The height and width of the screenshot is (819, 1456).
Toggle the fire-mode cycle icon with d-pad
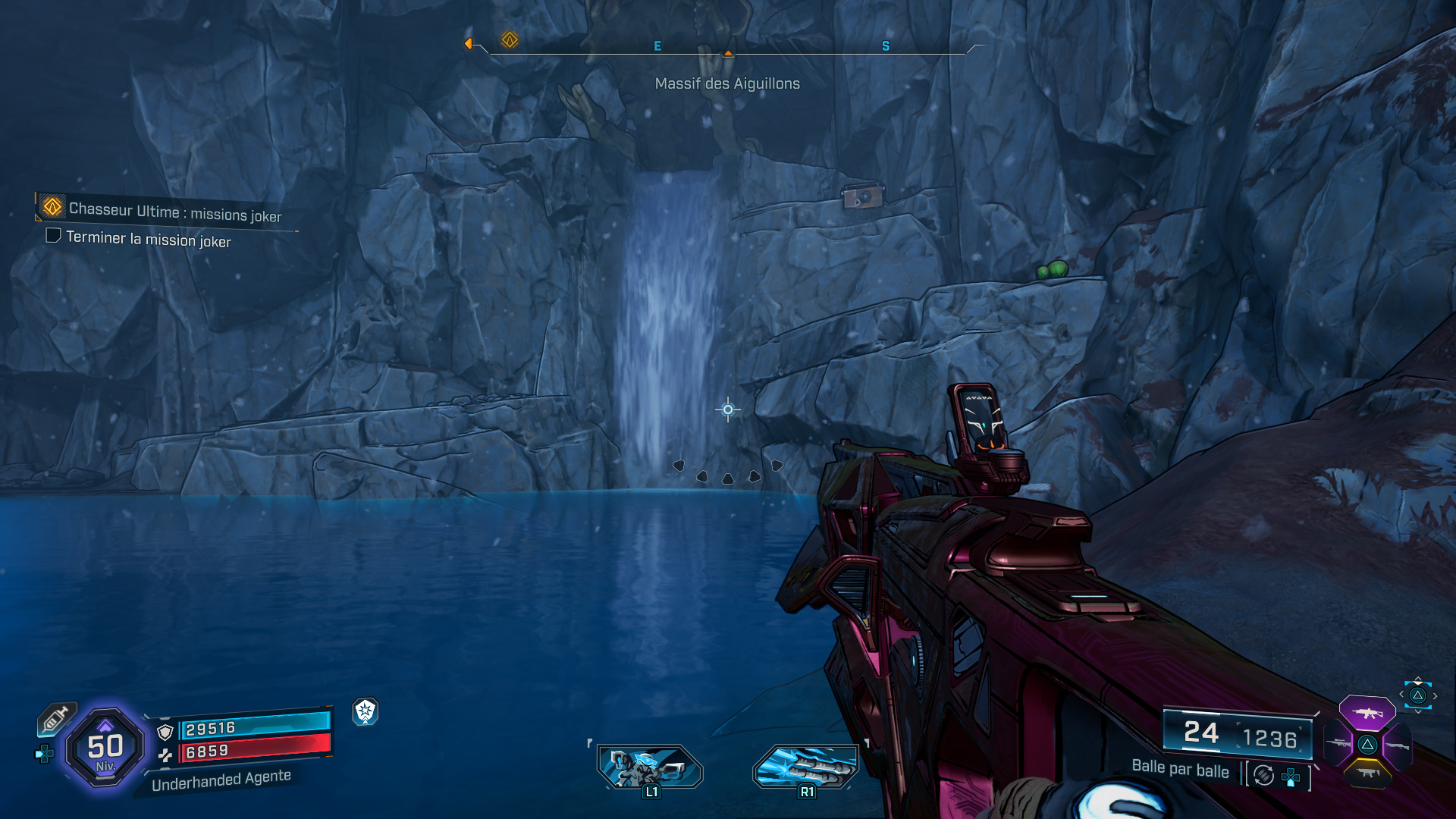click(x=1263, y=774)
